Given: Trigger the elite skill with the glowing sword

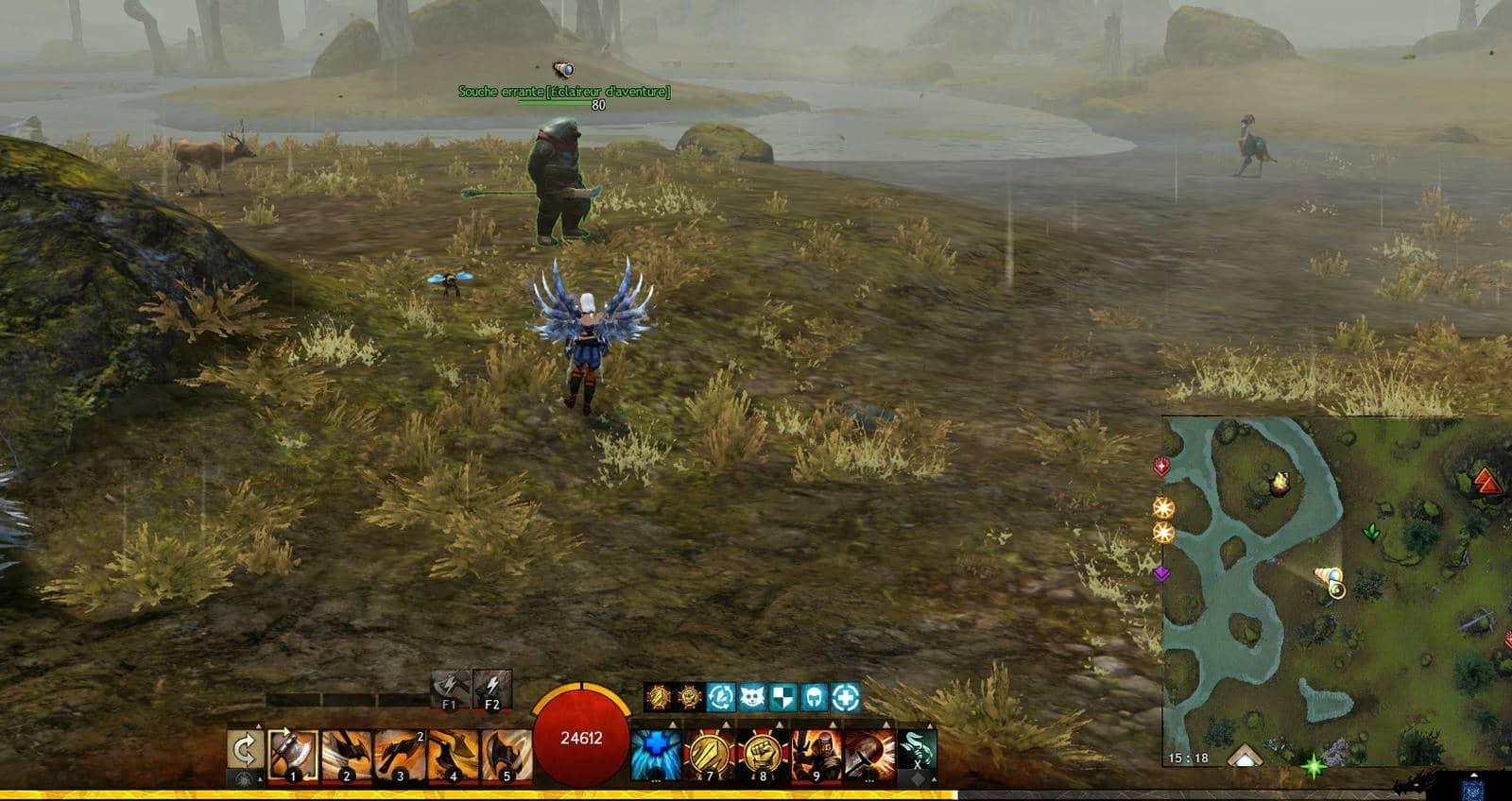Looking at the screenshot, I should click(869, 755).
